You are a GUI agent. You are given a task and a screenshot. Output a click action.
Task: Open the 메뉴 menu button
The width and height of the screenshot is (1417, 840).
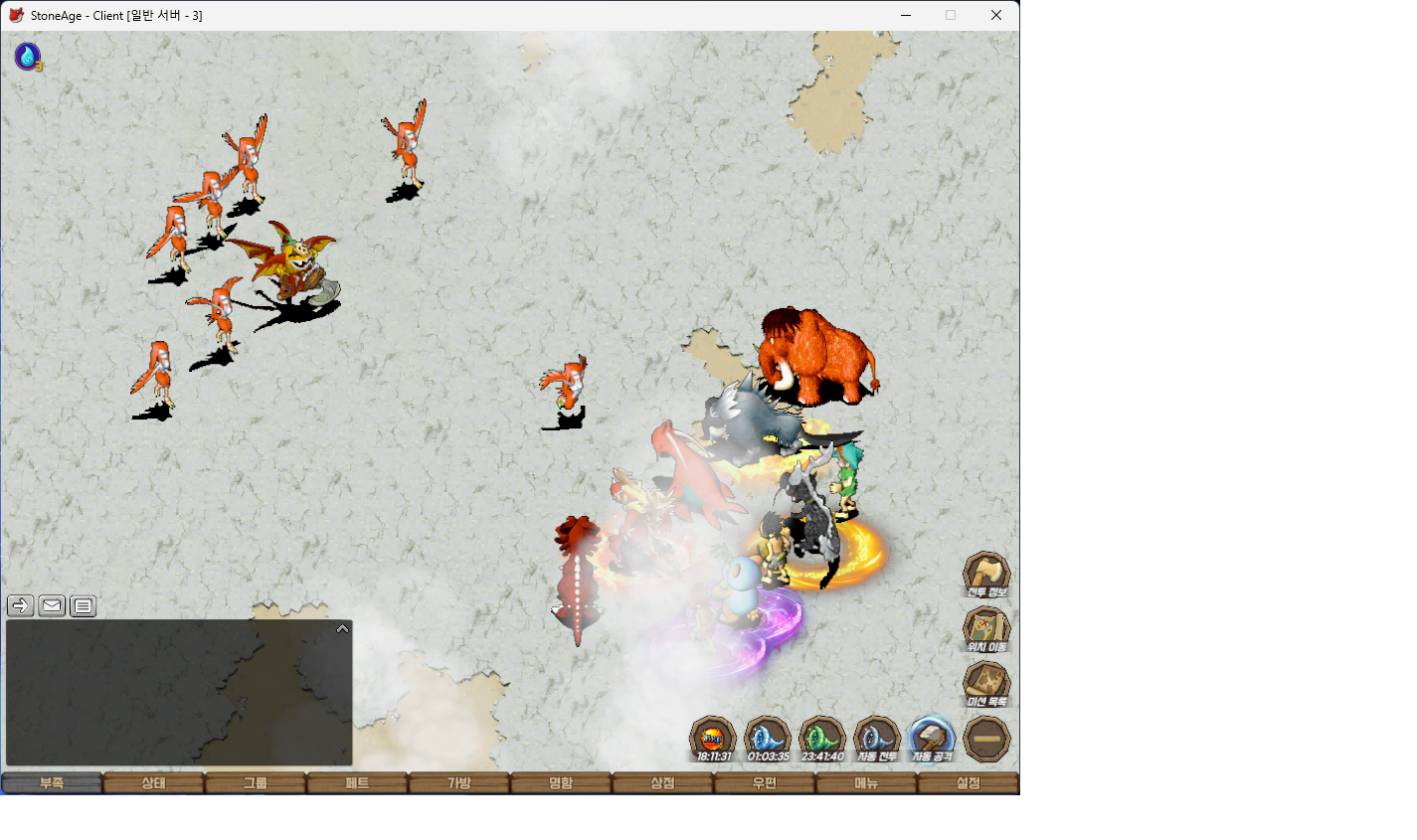click(x=866, y=783)
